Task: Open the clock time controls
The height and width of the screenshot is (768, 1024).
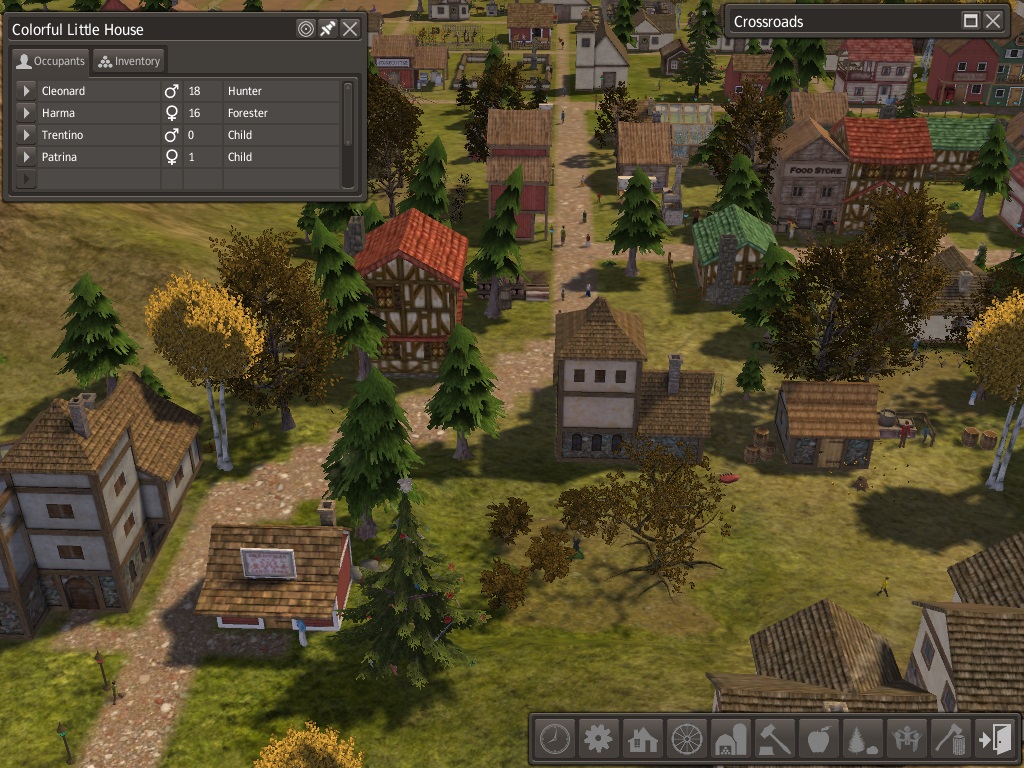Action: (554, 740)
